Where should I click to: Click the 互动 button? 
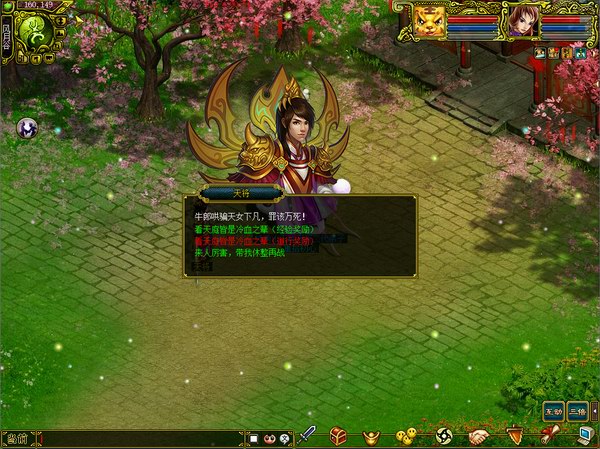click(553, 411)
